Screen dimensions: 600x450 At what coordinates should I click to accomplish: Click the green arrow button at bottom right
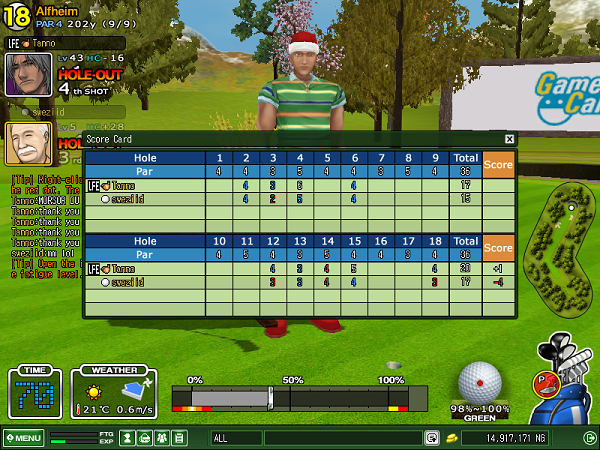coord(589,438)
